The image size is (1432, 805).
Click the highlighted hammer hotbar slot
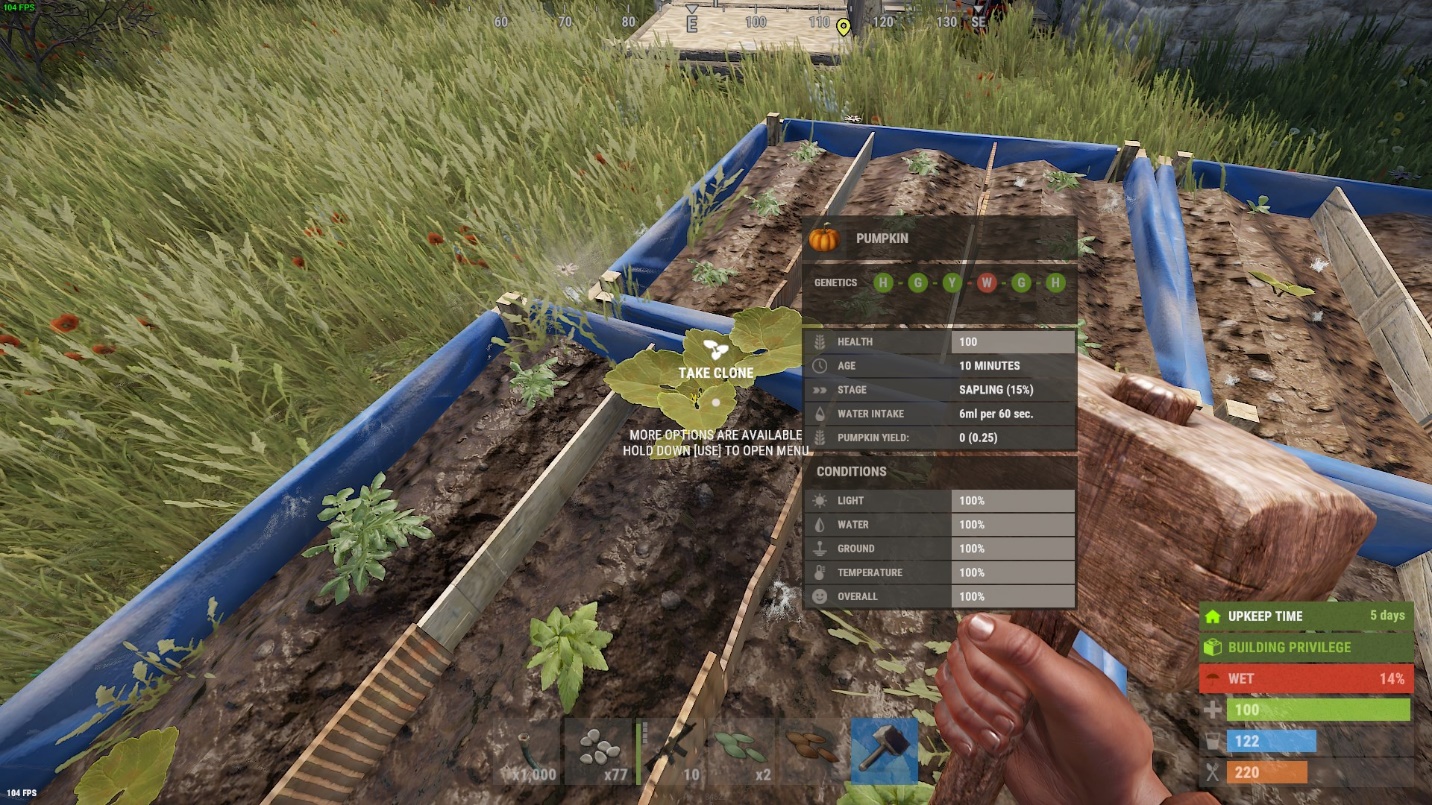click(885, 752)
